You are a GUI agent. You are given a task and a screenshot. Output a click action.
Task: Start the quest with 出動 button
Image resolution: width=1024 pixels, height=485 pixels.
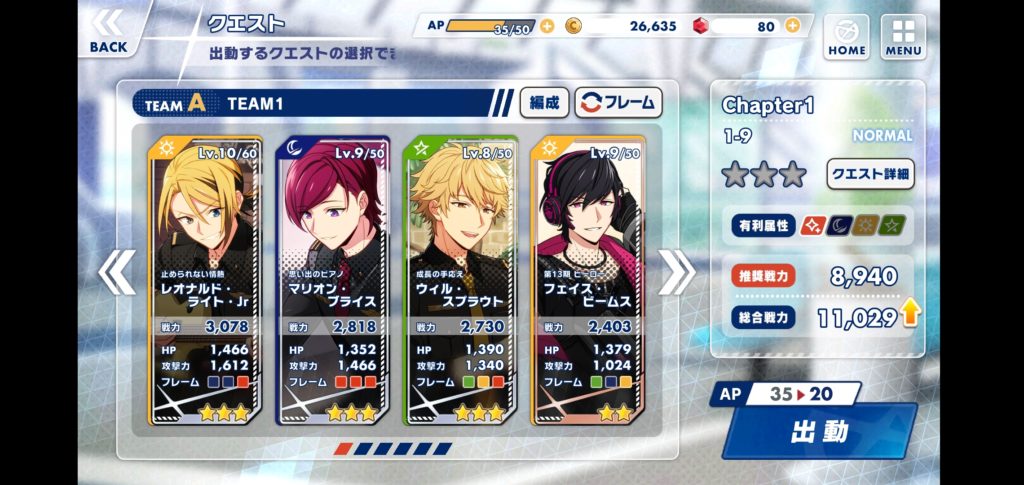click(x=819, y=431)
